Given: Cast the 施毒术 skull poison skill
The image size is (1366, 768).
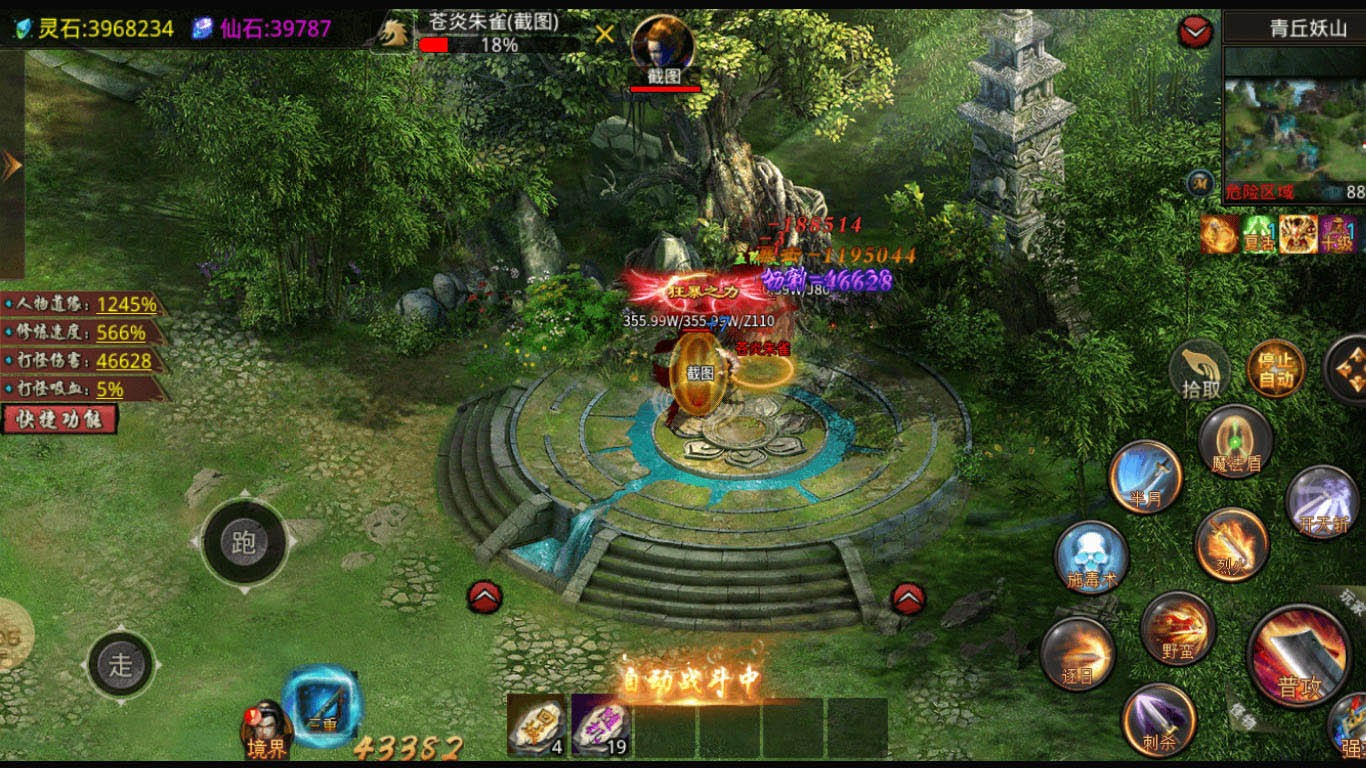Looking at the screenshot, I should (x=1091, y=556).
